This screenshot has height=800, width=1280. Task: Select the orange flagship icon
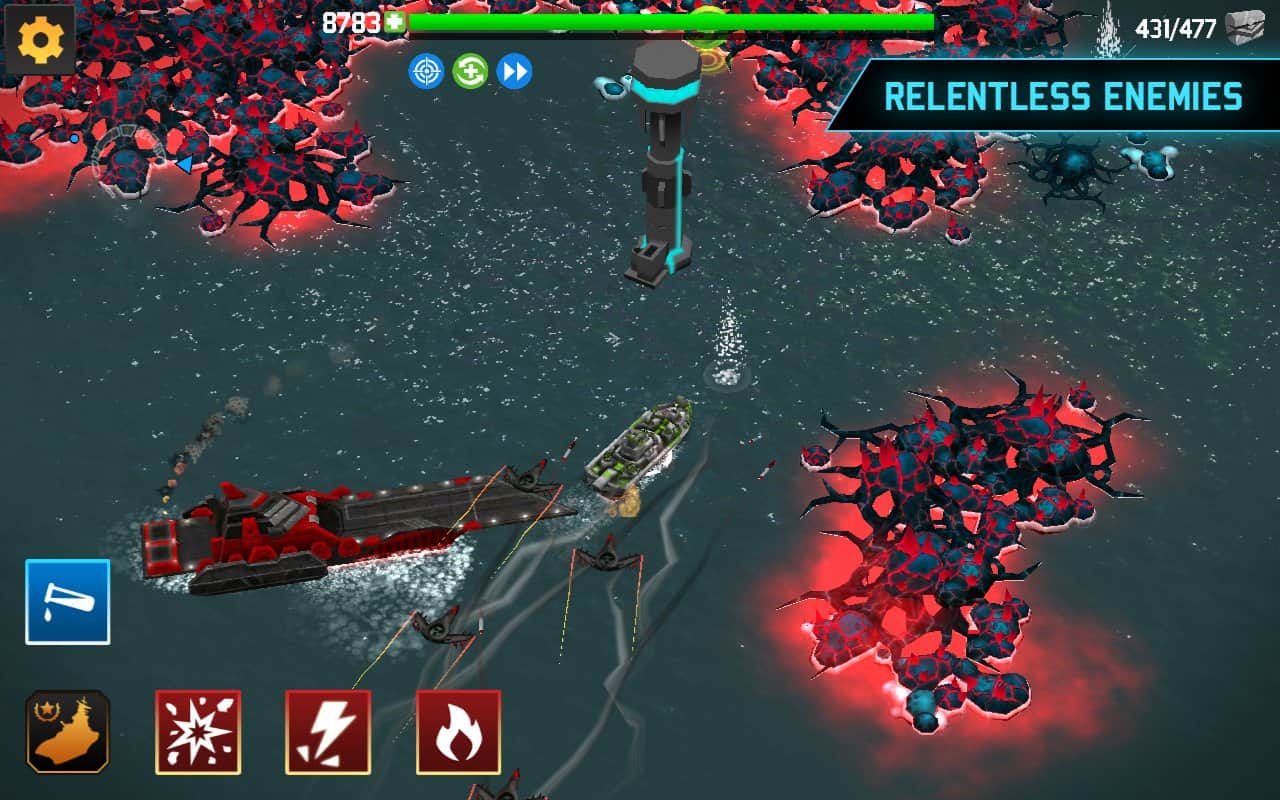(x=68, y=732)
